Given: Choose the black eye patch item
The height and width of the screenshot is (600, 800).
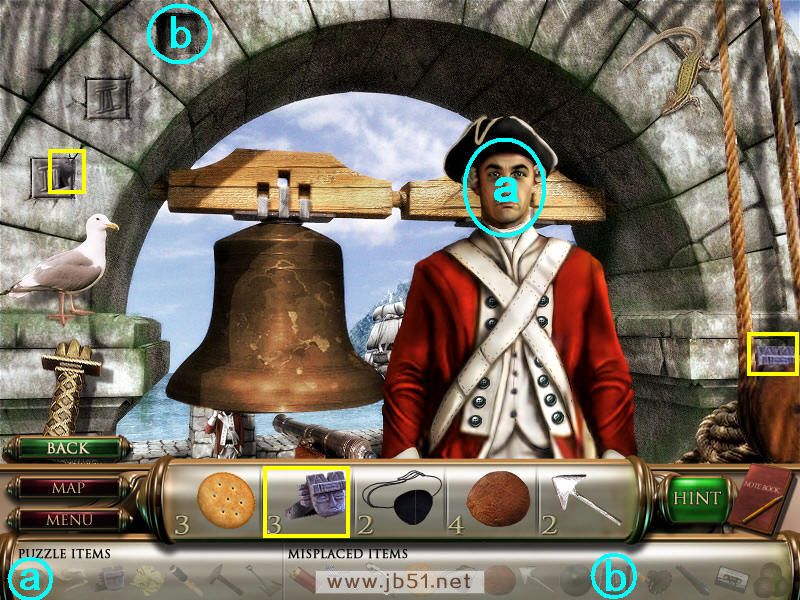Looking at the screenshot, I should pyautogui.click(x=402, y=499).
